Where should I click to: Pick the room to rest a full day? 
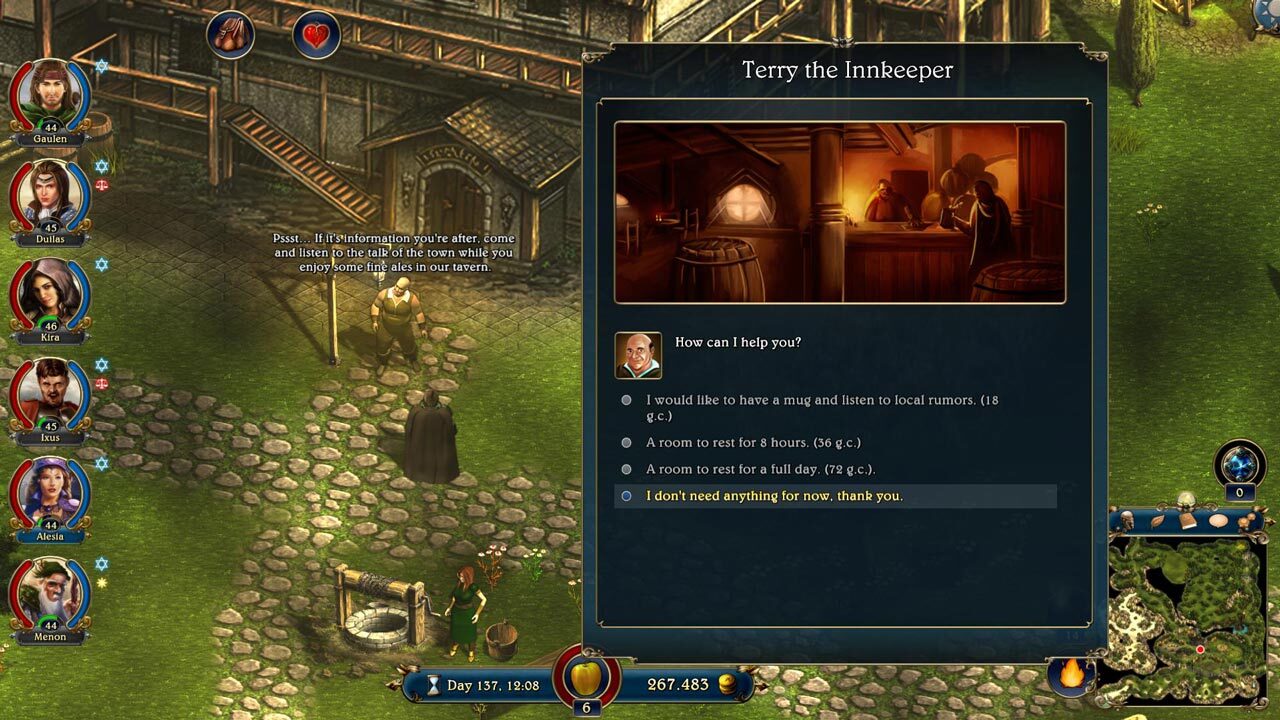pos(762,468)
